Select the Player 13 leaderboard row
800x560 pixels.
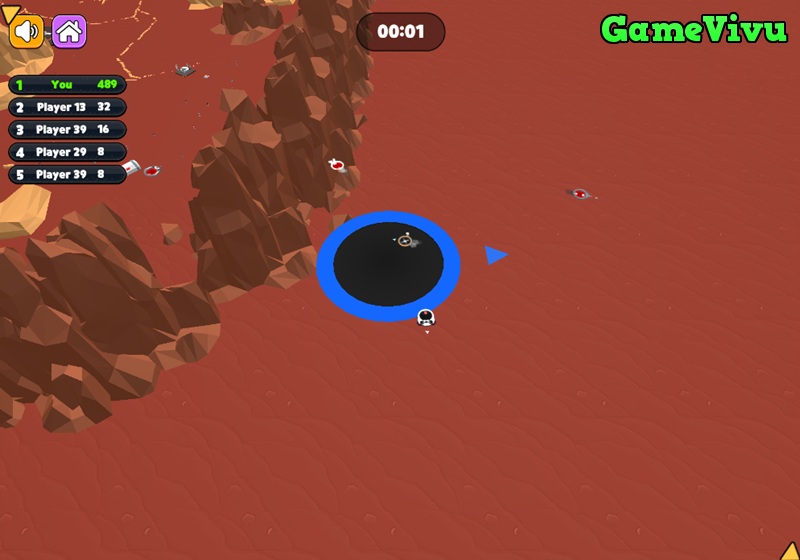[67, 107]
